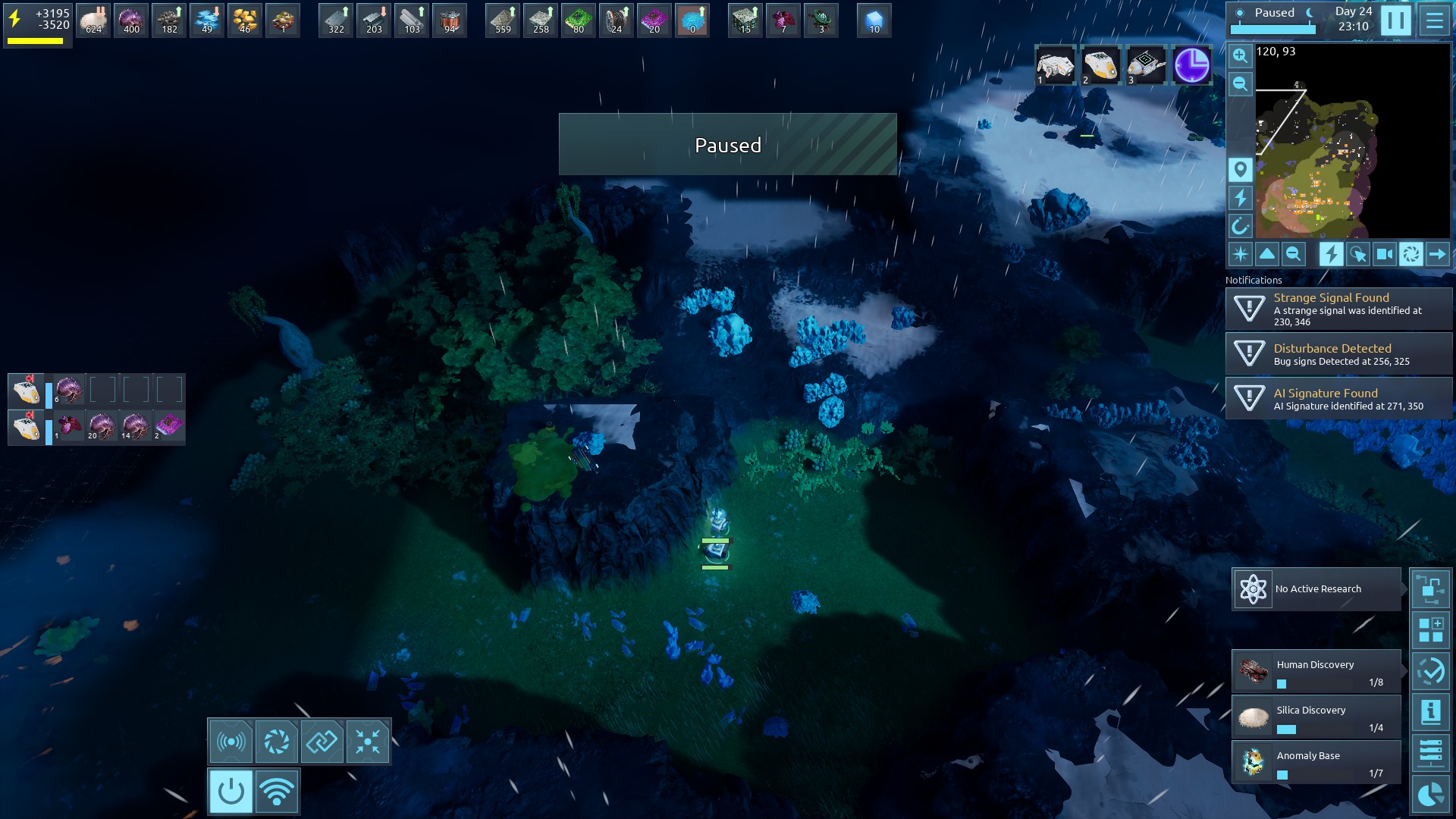
Task: Select unit group number 1
Action: tap(1055, 65)
